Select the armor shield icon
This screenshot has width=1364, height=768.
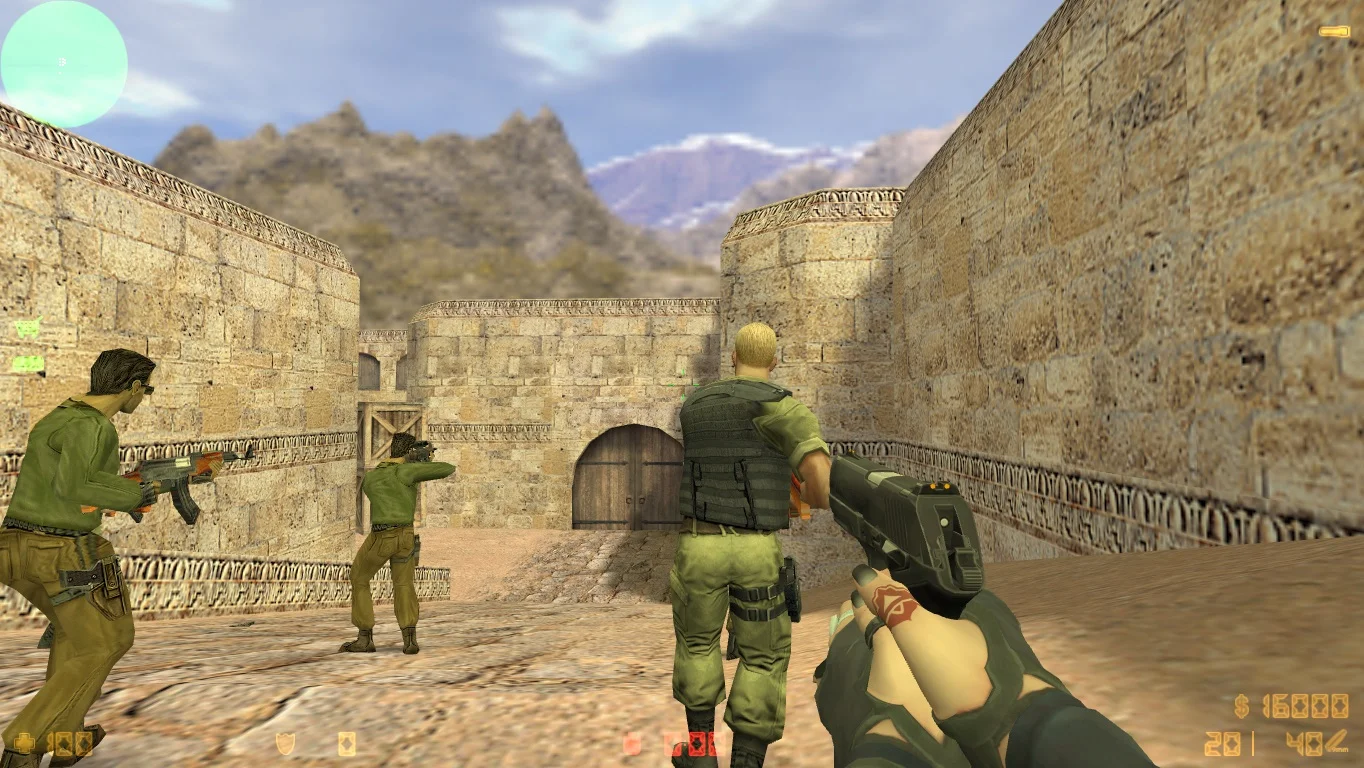(285, 743)
